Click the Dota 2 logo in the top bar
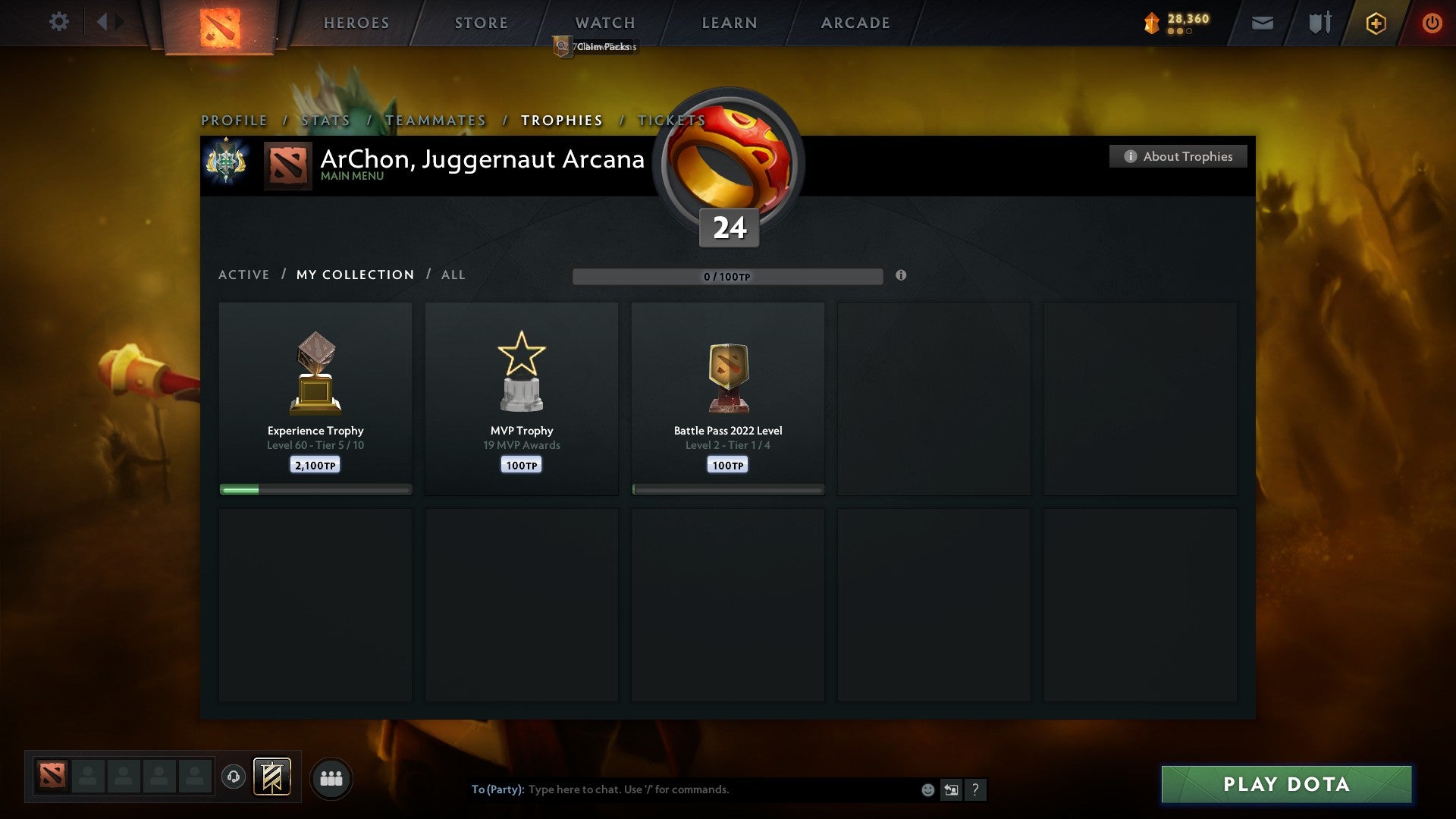1456x819 pixels. [220, 23]
